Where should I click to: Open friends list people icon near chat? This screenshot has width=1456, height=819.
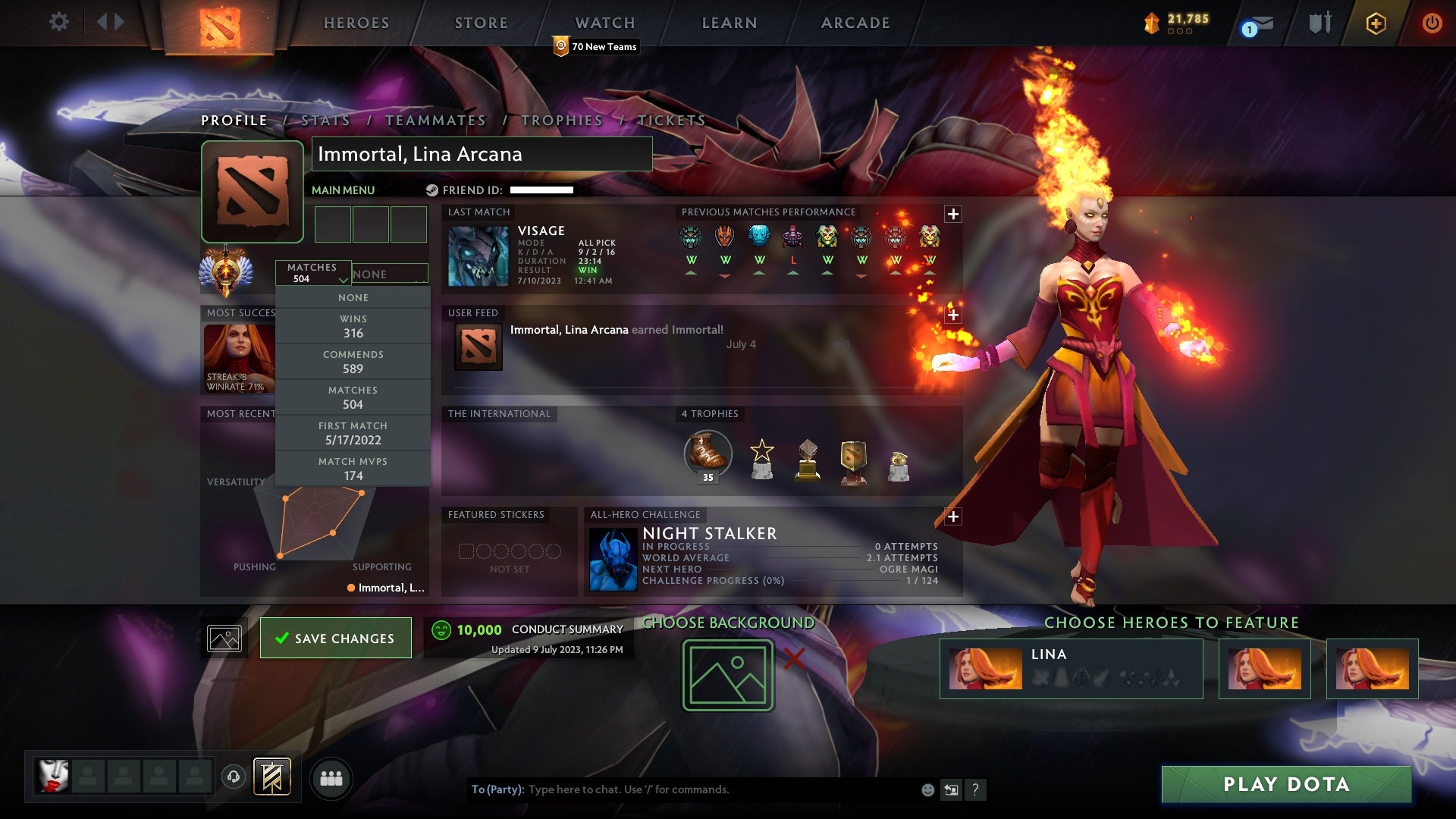[x=332, y=778]
